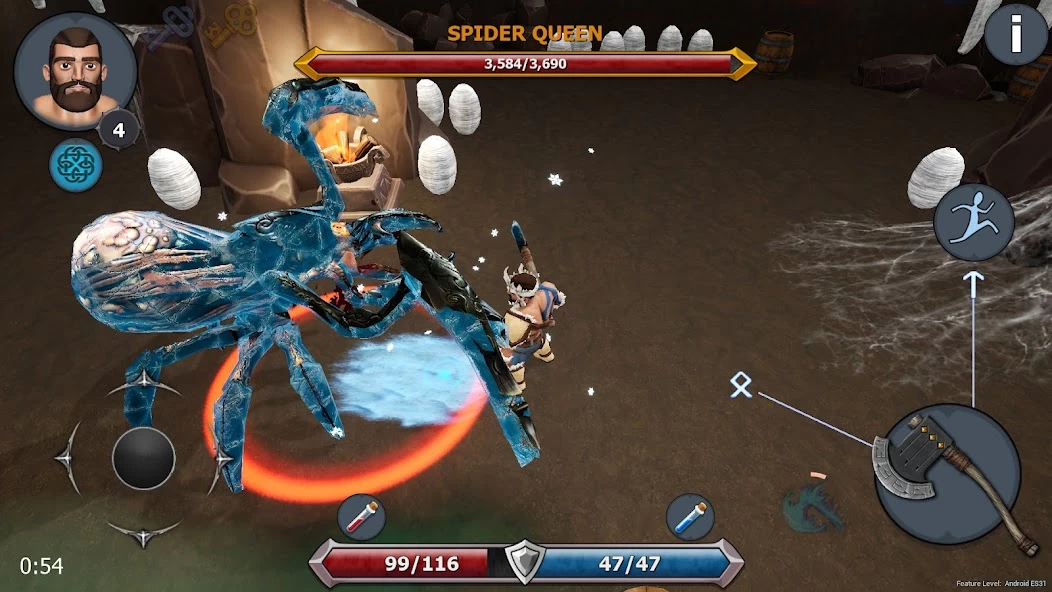Activate the Celtic knot rune ability
This screenshot has height=592, width=1052.
click(x=76, y=165)
